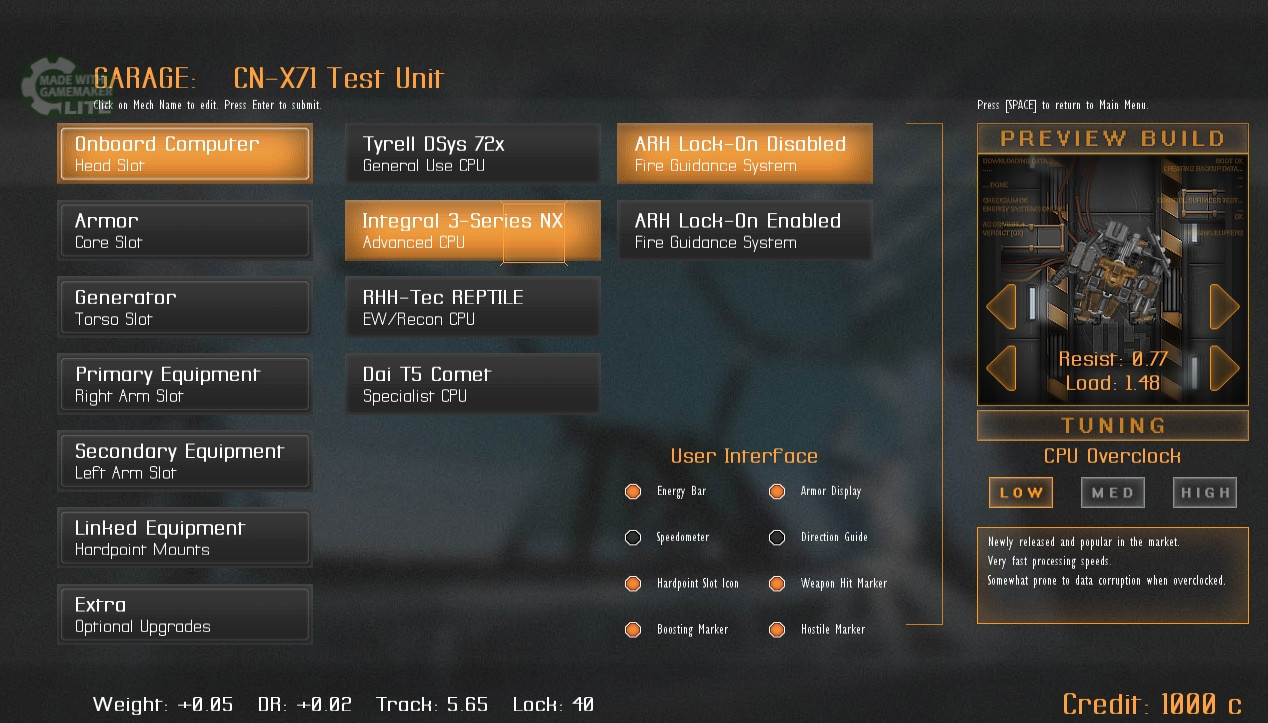Open the Armor core slot category
This screenshot has width=1268, height=723.
coord(185,230)
